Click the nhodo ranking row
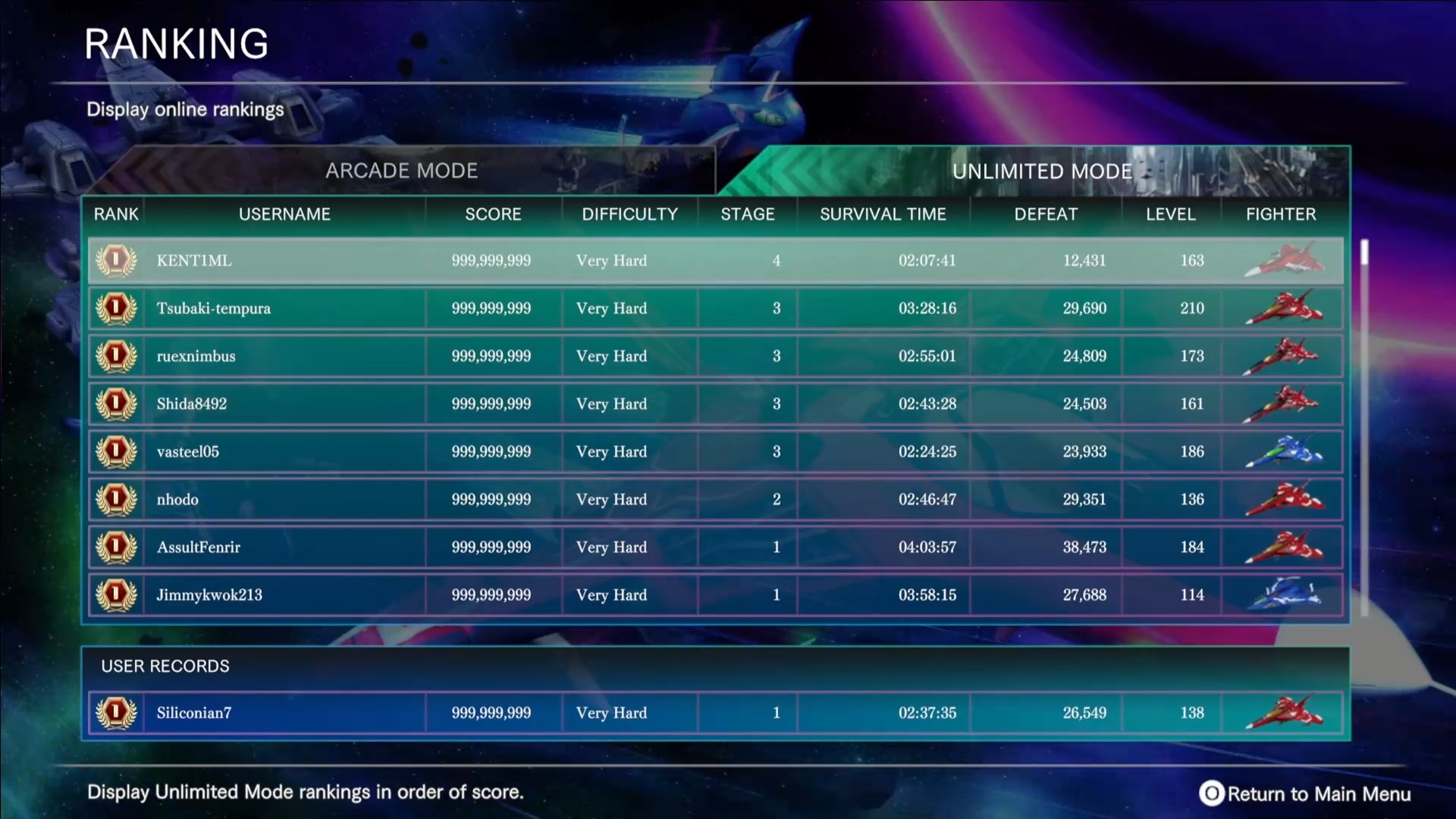 click(714, 500)
